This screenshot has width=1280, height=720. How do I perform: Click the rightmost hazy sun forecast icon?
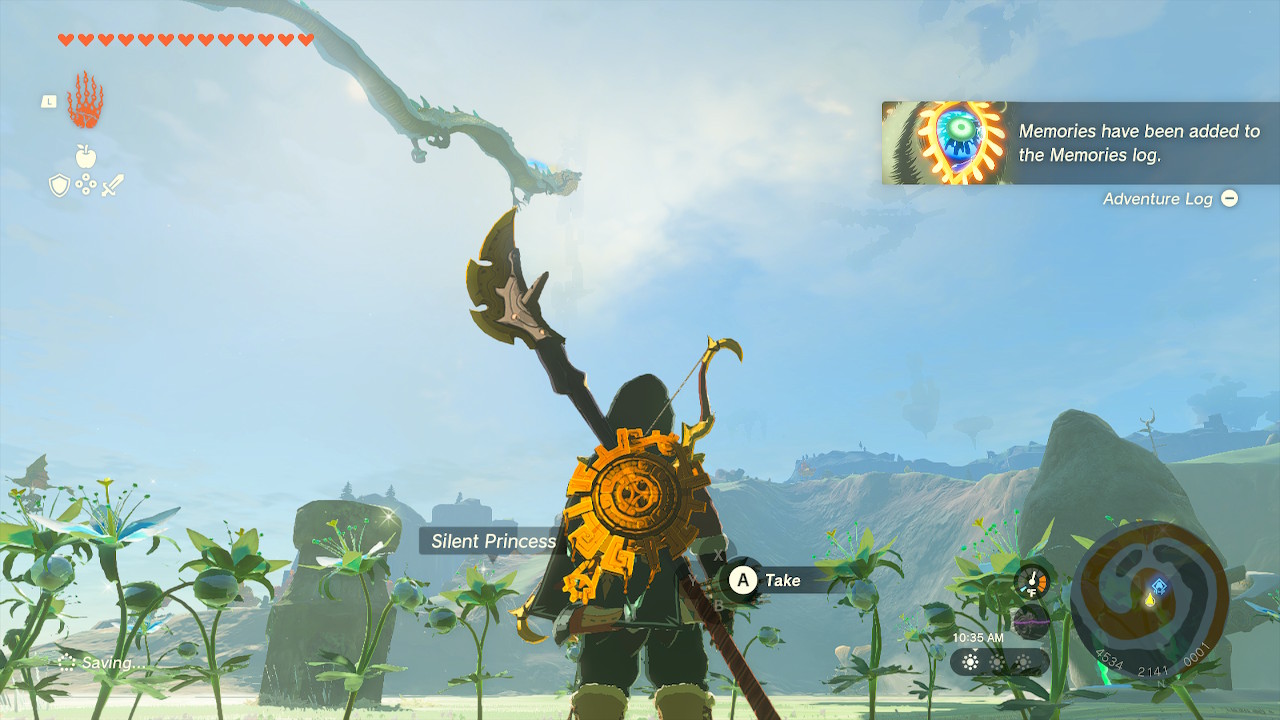click(1023, 663)
